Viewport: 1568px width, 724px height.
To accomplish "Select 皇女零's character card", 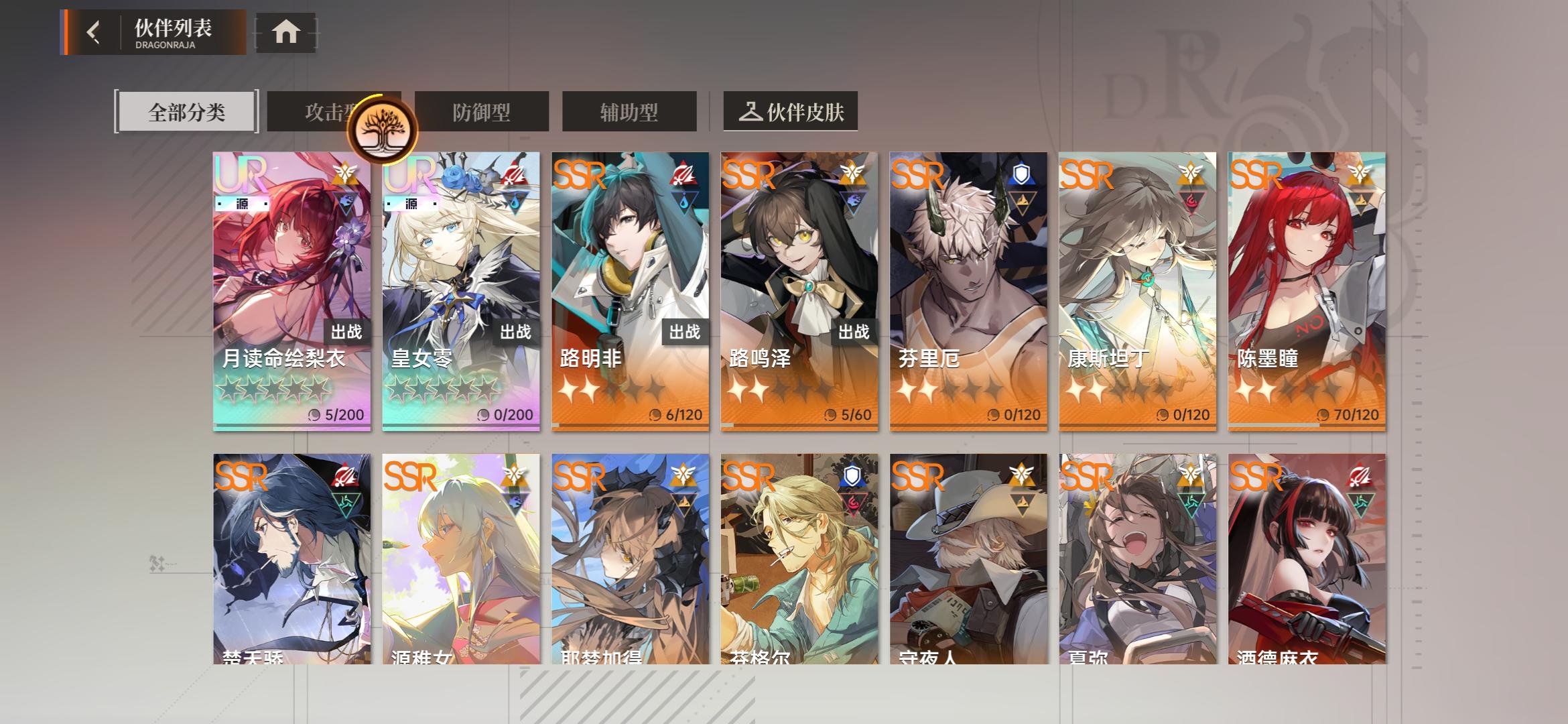I will pyautogui.click(x=460, y=288).
